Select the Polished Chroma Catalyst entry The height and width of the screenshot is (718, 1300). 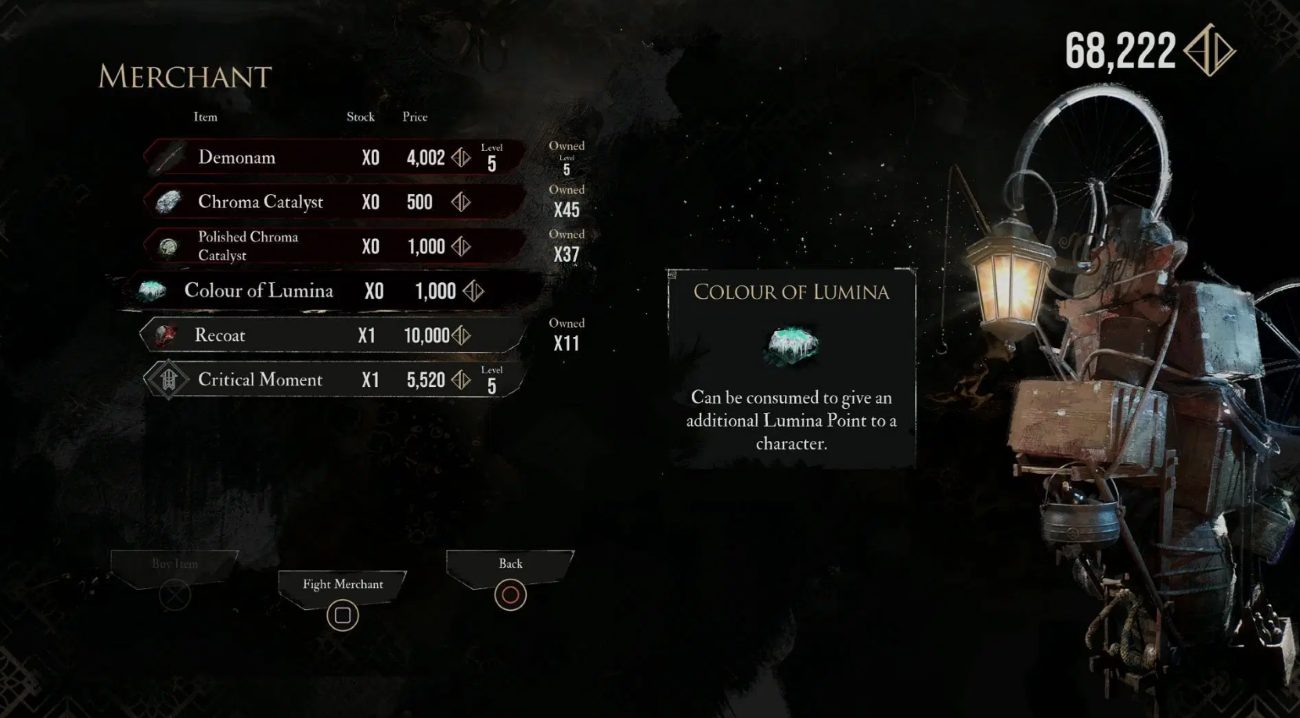click(x=335, y=246)
